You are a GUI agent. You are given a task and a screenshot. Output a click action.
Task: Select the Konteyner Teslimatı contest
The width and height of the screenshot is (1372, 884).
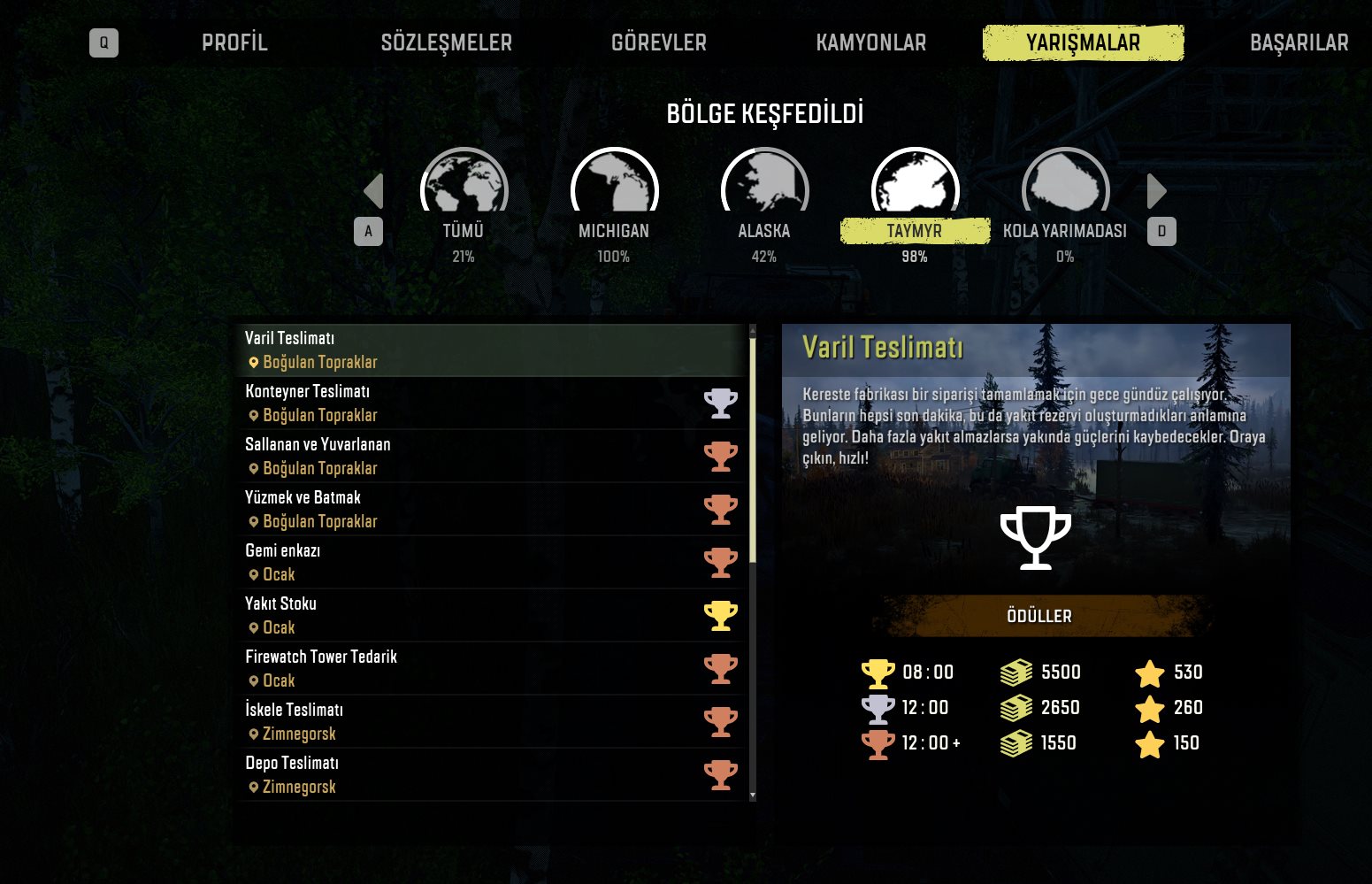pyautogui.click(x=492, y=404)
